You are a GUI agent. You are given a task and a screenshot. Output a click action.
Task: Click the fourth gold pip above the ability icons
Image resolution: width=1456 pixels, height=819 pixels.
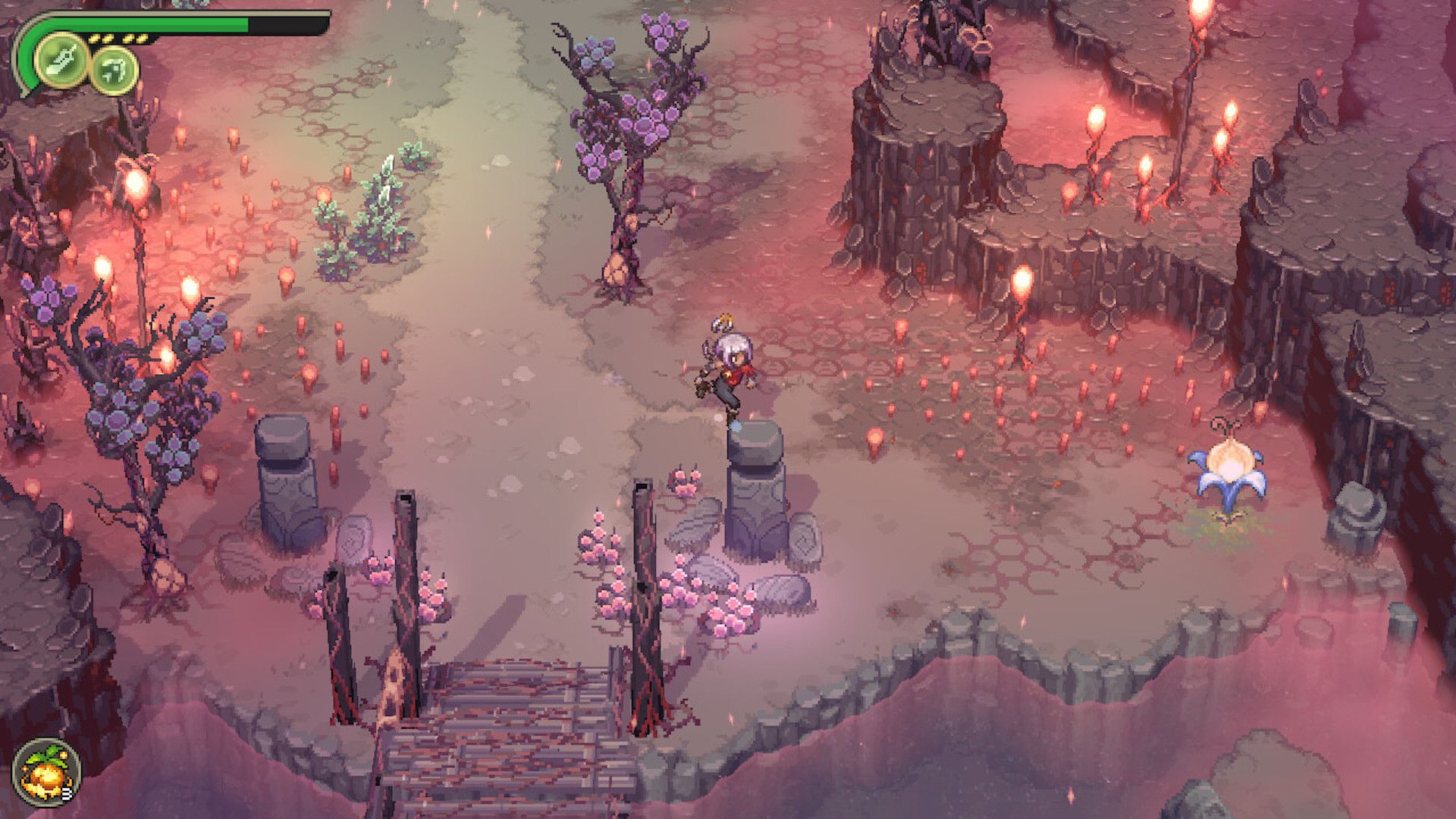[x=143, y=38]
